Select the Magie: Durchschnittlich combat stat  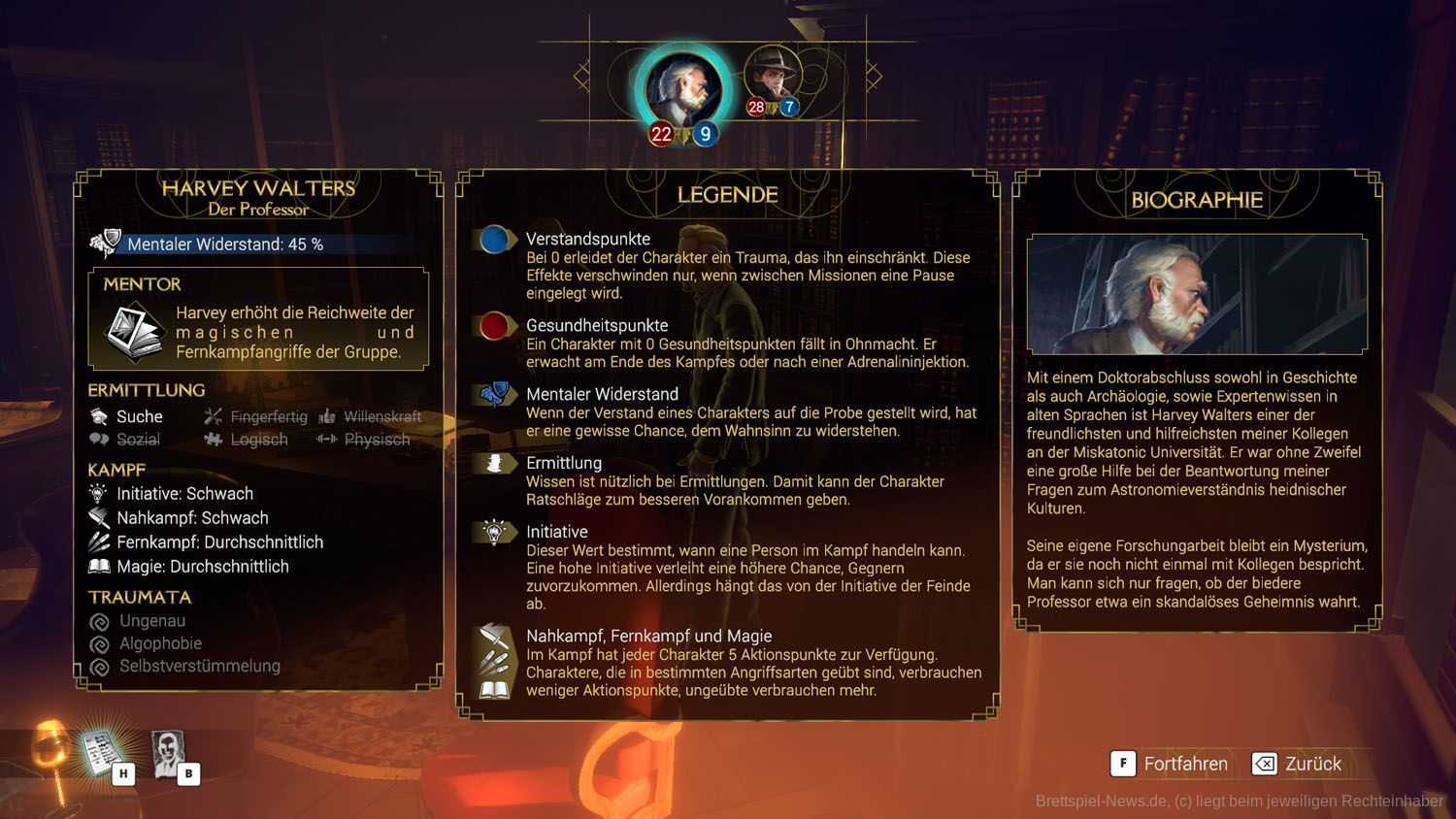click(202, 567)
